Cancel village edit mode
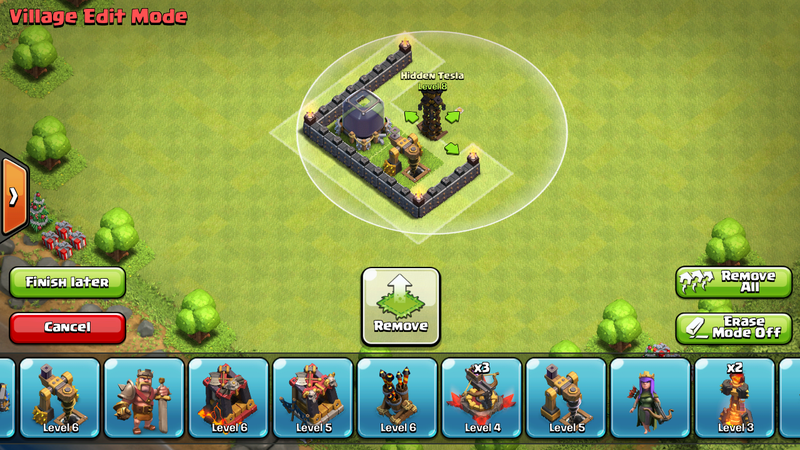 [x=67, y=326]
